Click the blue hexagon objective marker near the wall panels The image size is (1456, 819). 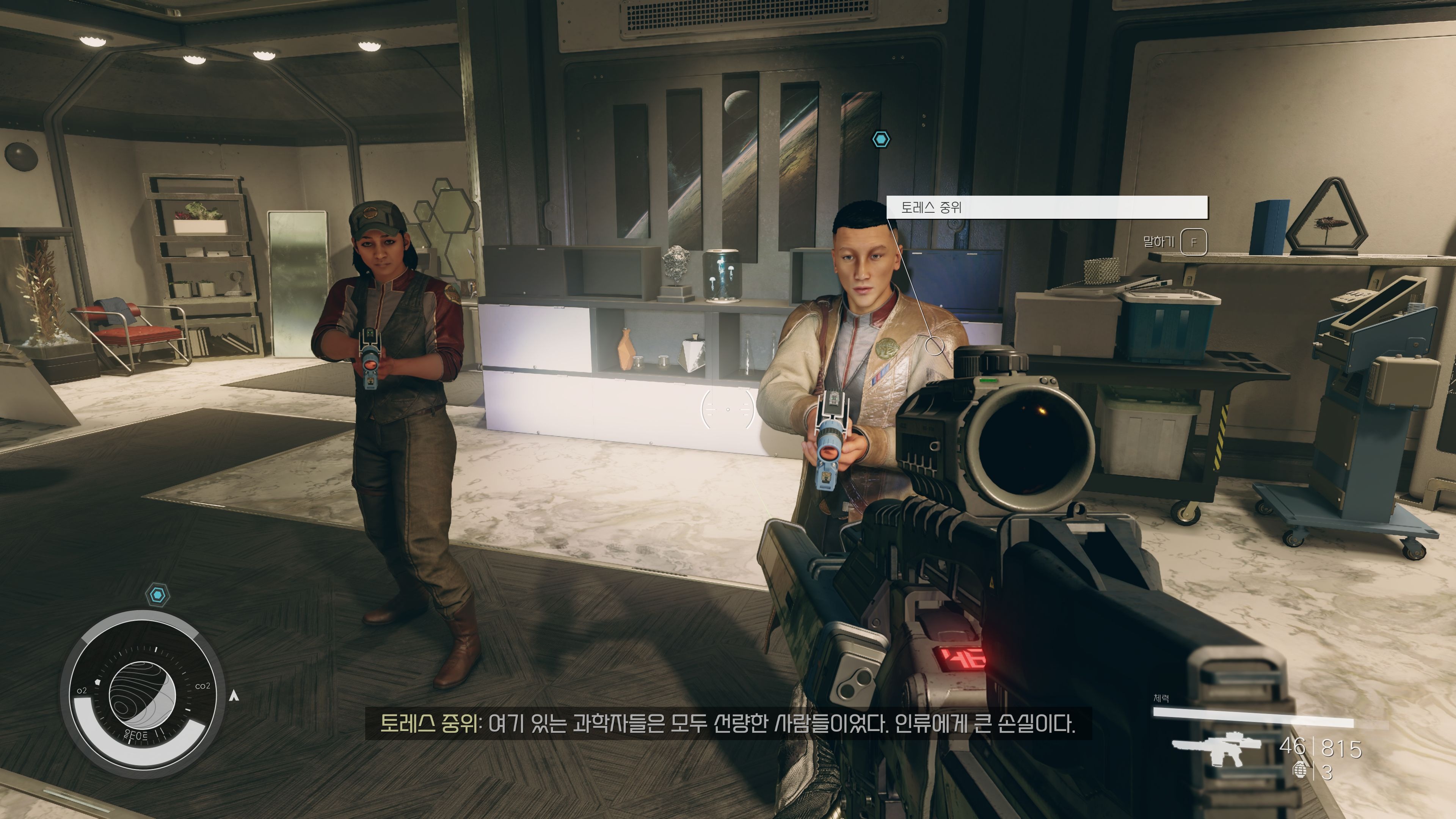[880, 139]
